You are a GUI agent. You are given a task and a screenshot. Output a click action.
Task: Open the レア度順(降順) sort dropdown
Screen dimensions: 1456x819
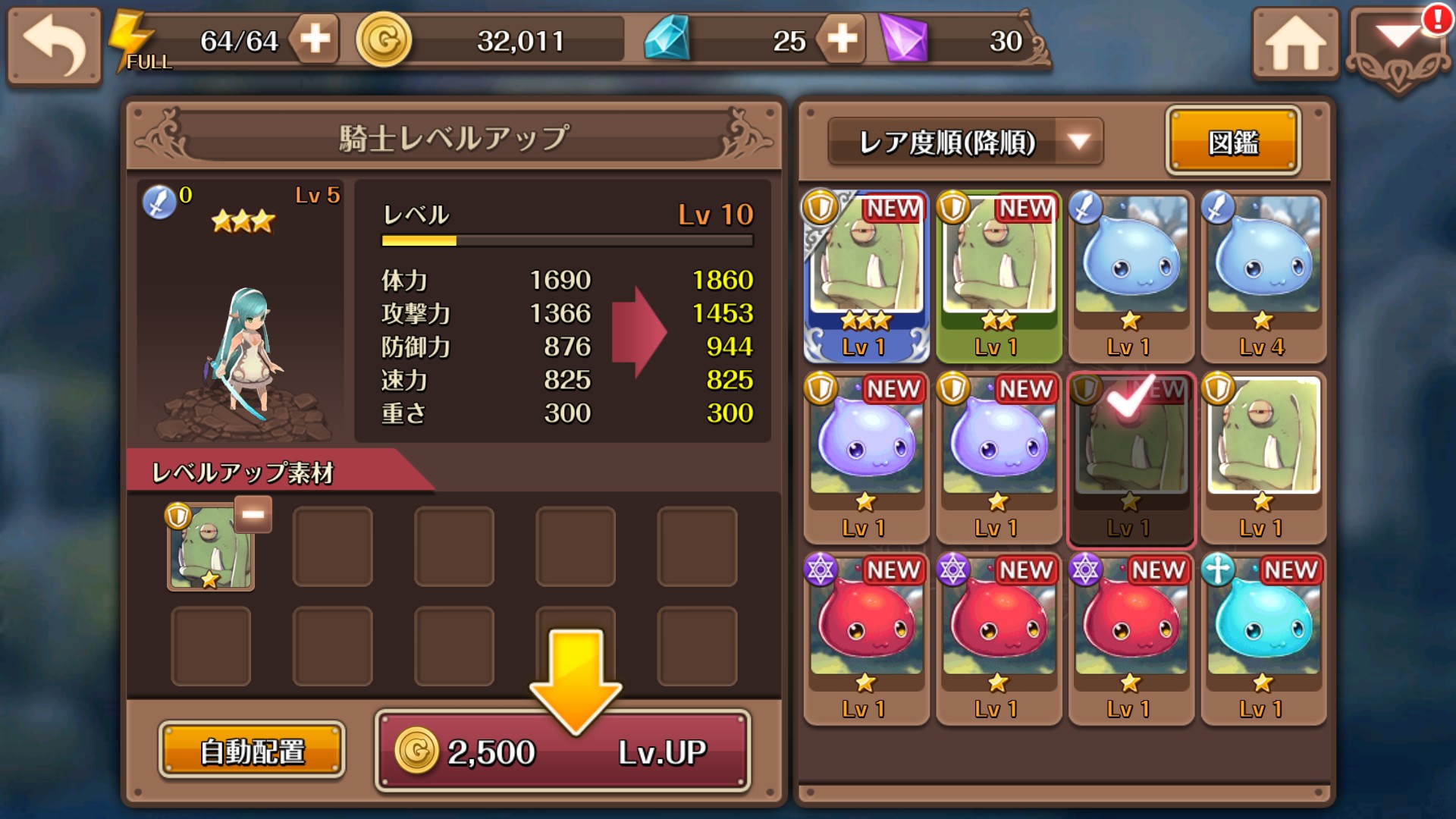click(965, 142)
